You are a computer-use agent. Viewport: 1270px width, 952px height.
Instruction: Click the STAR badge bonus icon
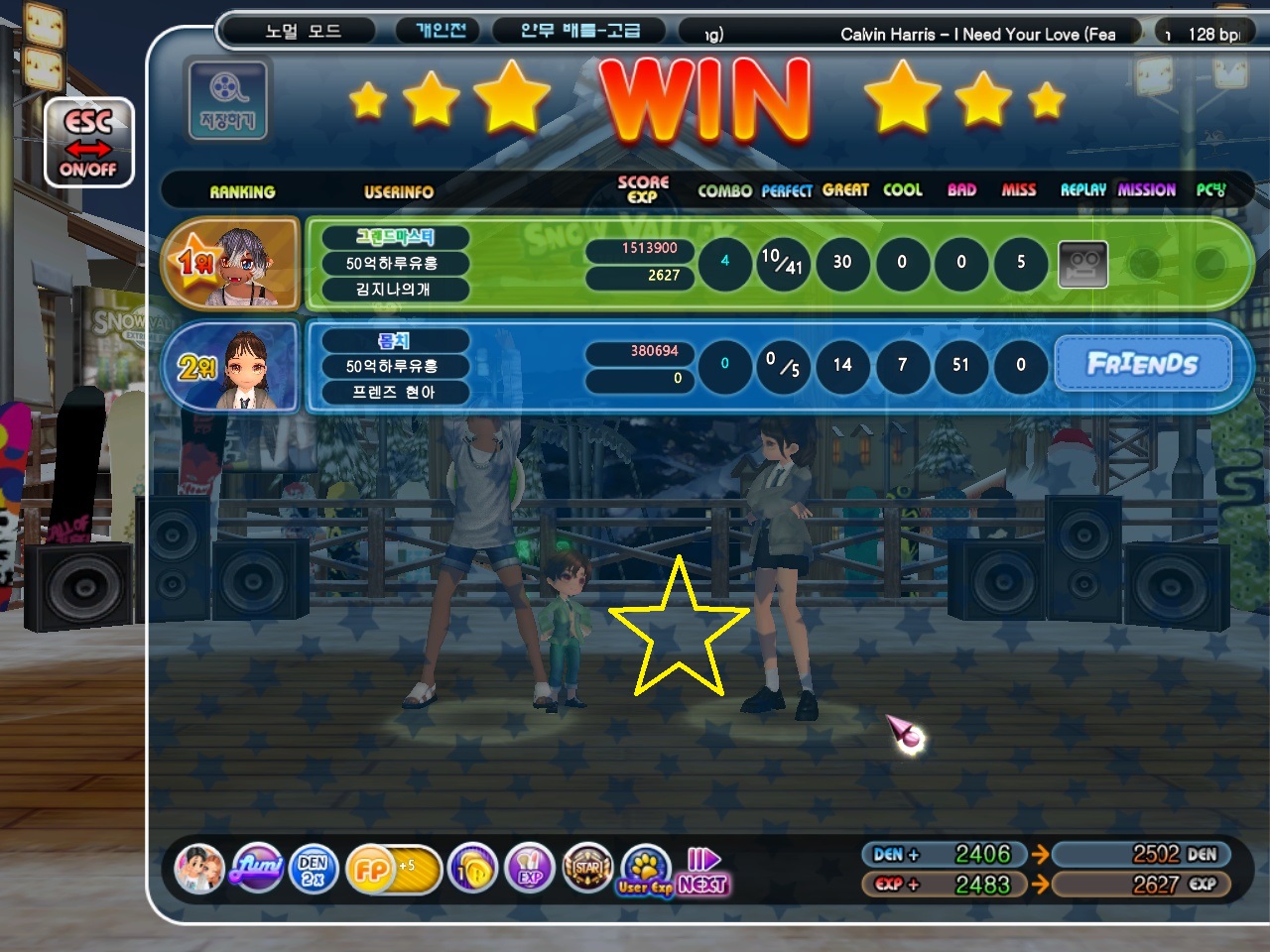pyautogui.click(x=587, y=870)
